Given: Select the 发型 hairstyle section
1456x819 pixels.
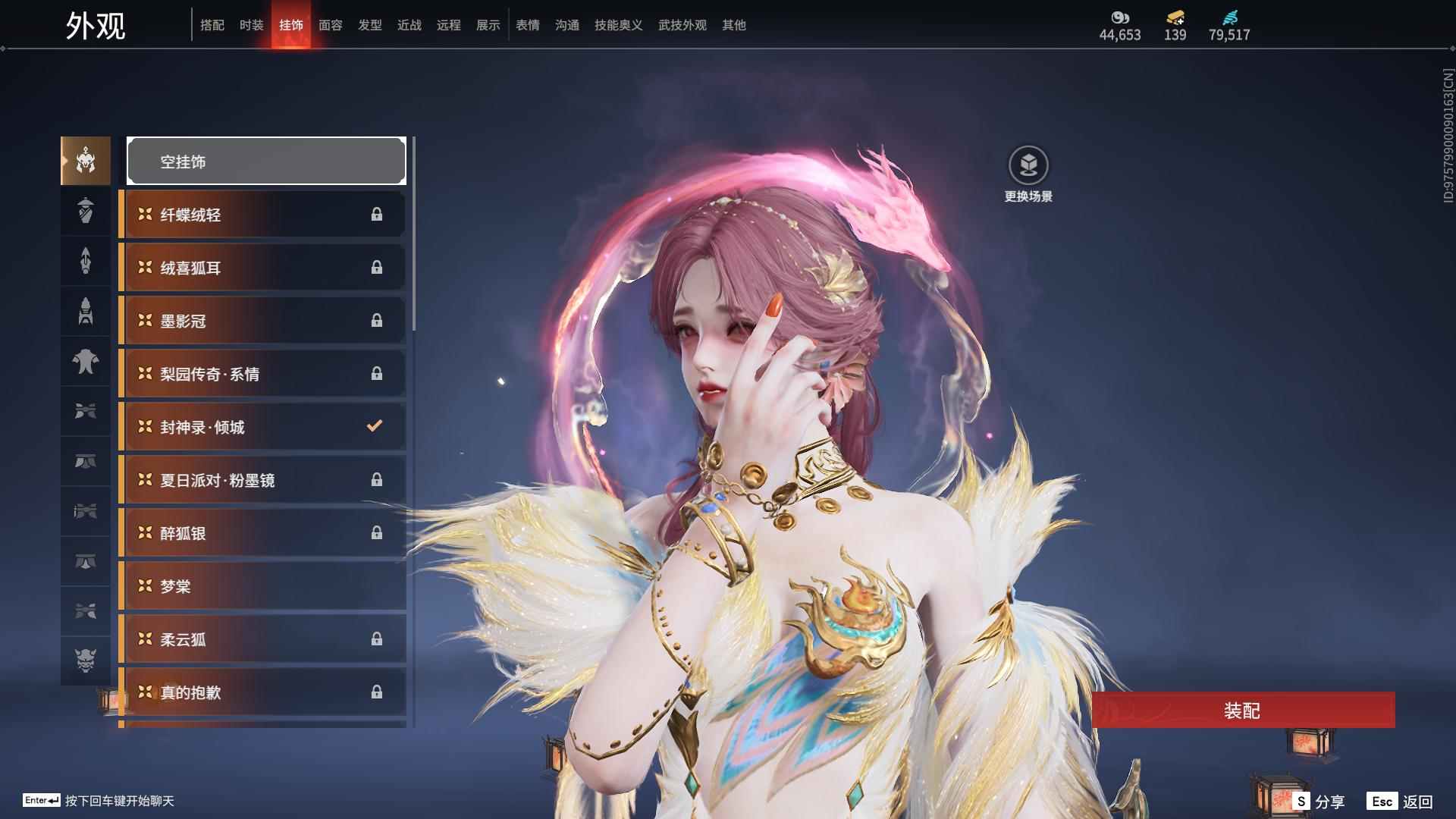Looking at the screenshot, I should [369, 24].
